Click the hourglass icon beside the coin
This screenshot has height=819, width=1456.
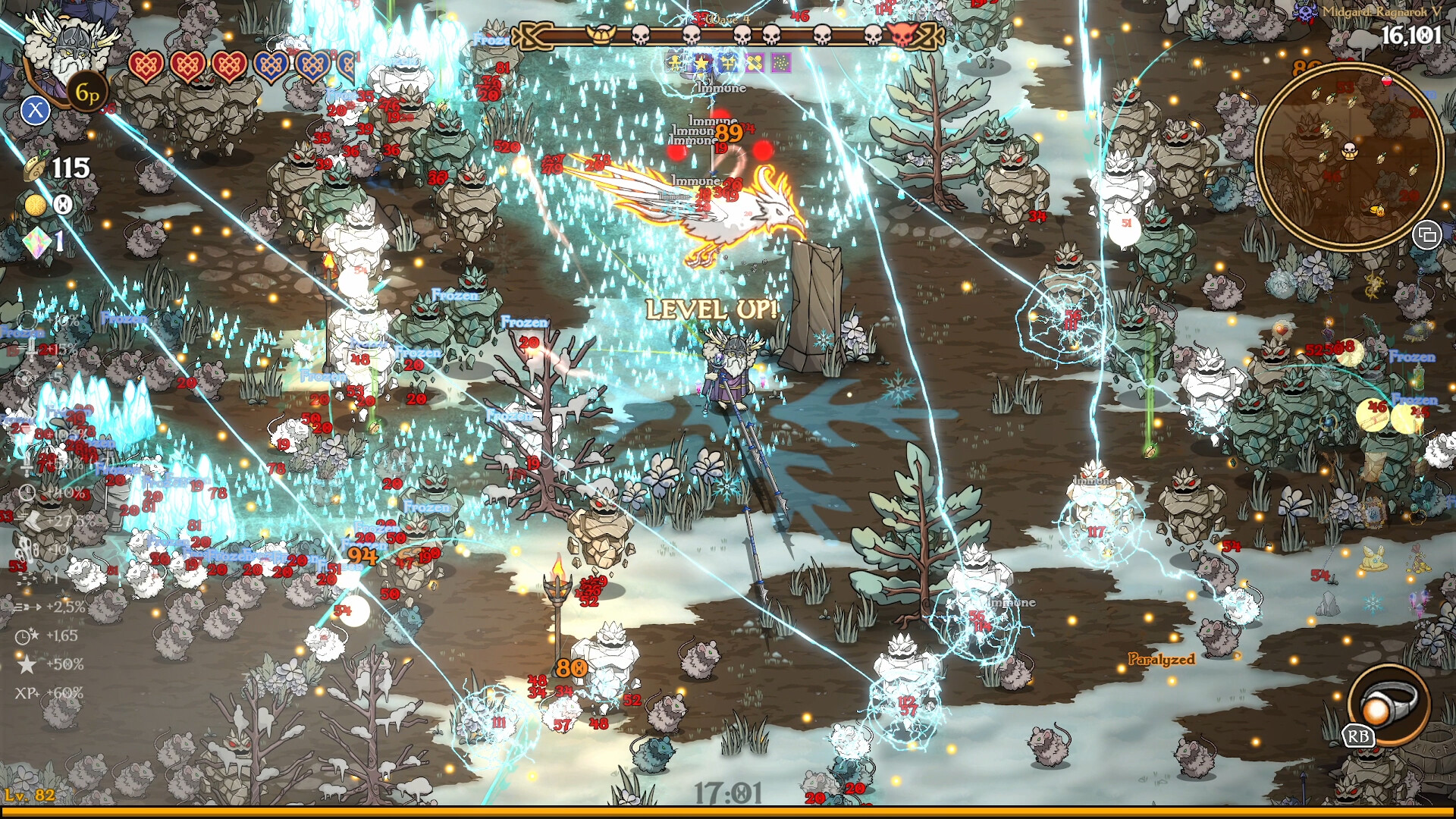[x=63, y=203]
